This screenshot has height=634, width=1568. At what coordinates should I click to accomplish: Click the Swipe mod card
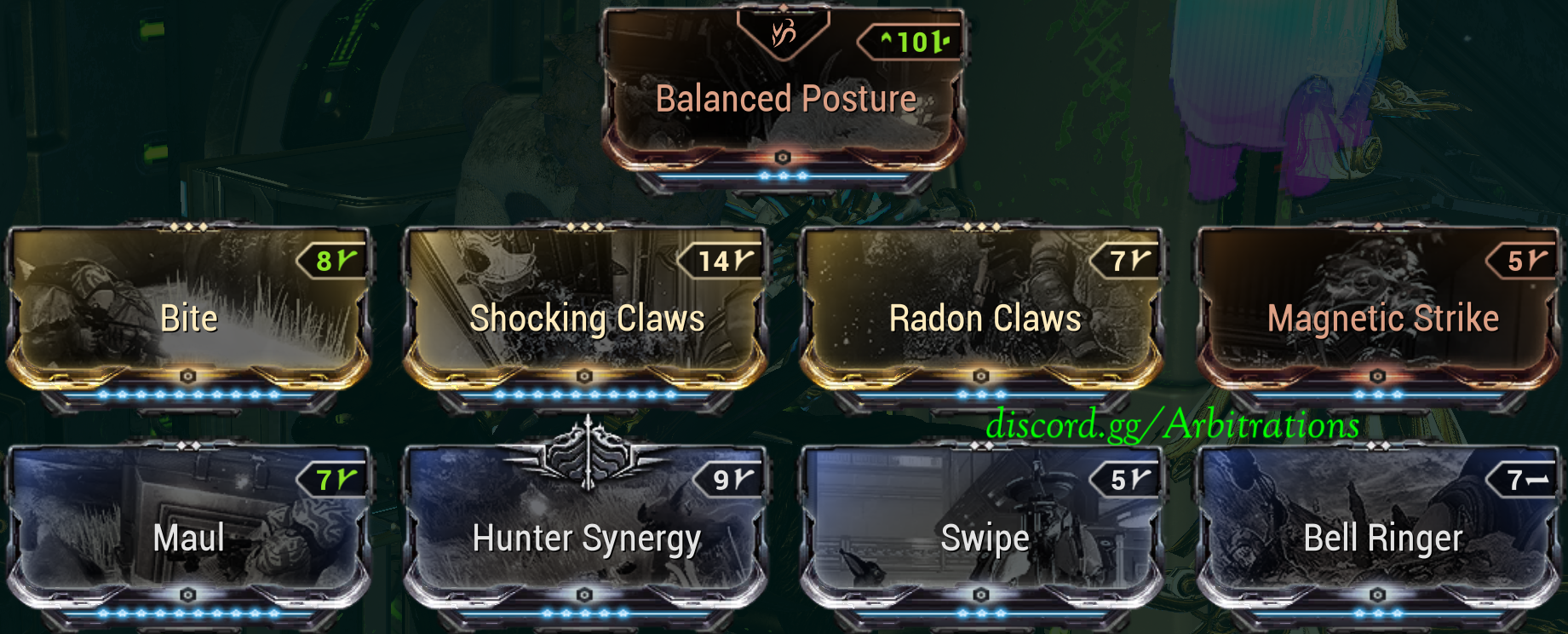[x=983, y=535]
